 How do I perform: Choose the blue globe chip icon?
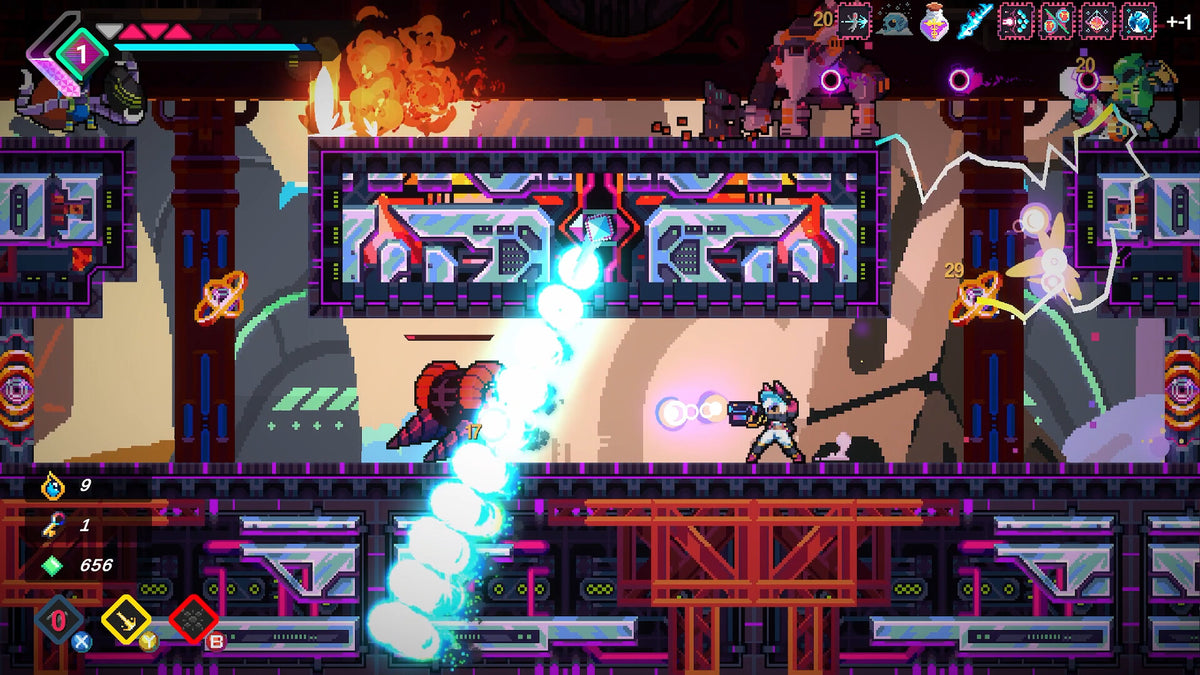pyautogui.click(x=1139, y=20)
